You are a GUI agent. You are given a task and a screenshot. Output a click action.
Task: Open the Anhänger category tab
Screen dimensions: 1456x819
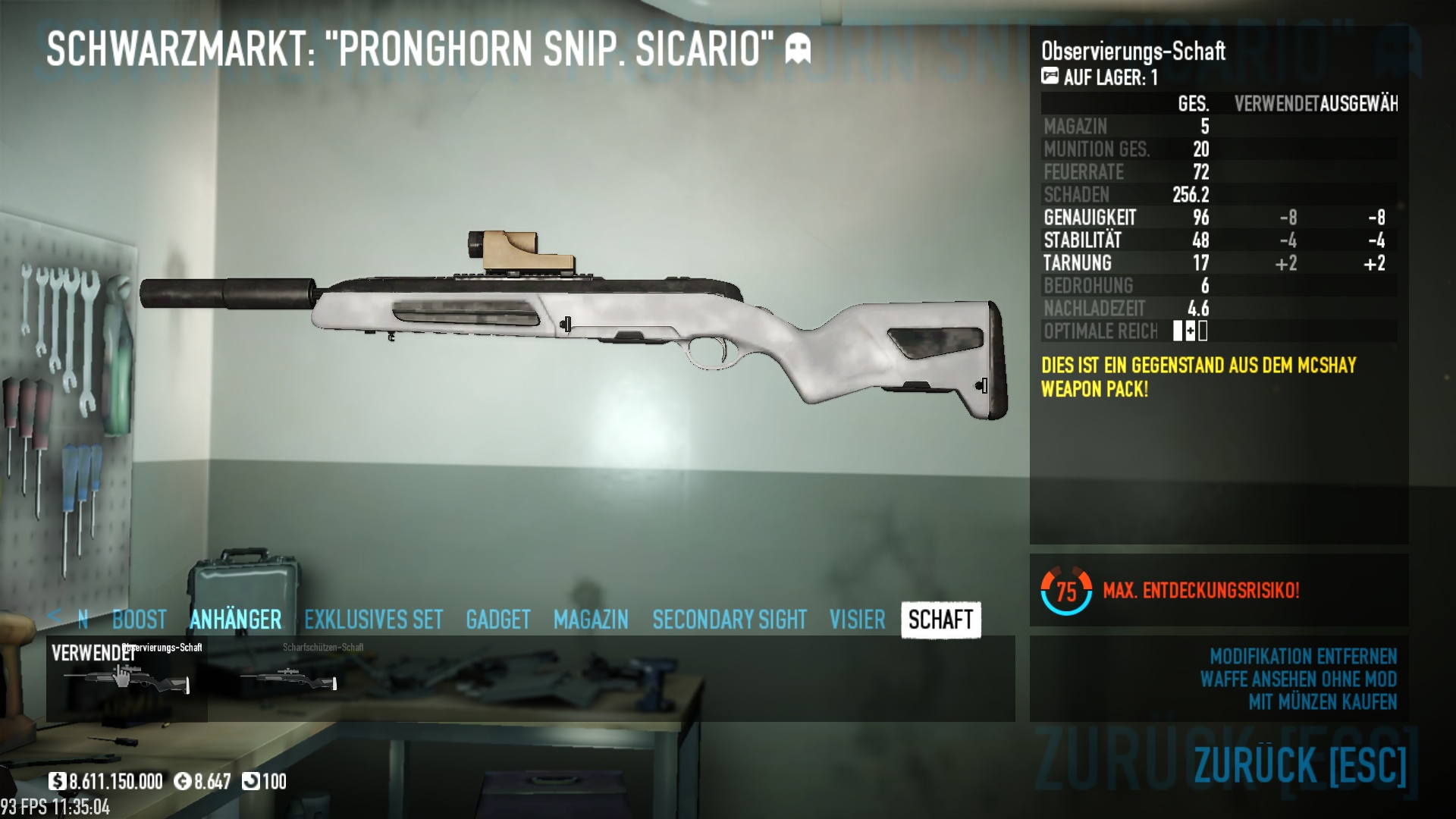[235, 620]
